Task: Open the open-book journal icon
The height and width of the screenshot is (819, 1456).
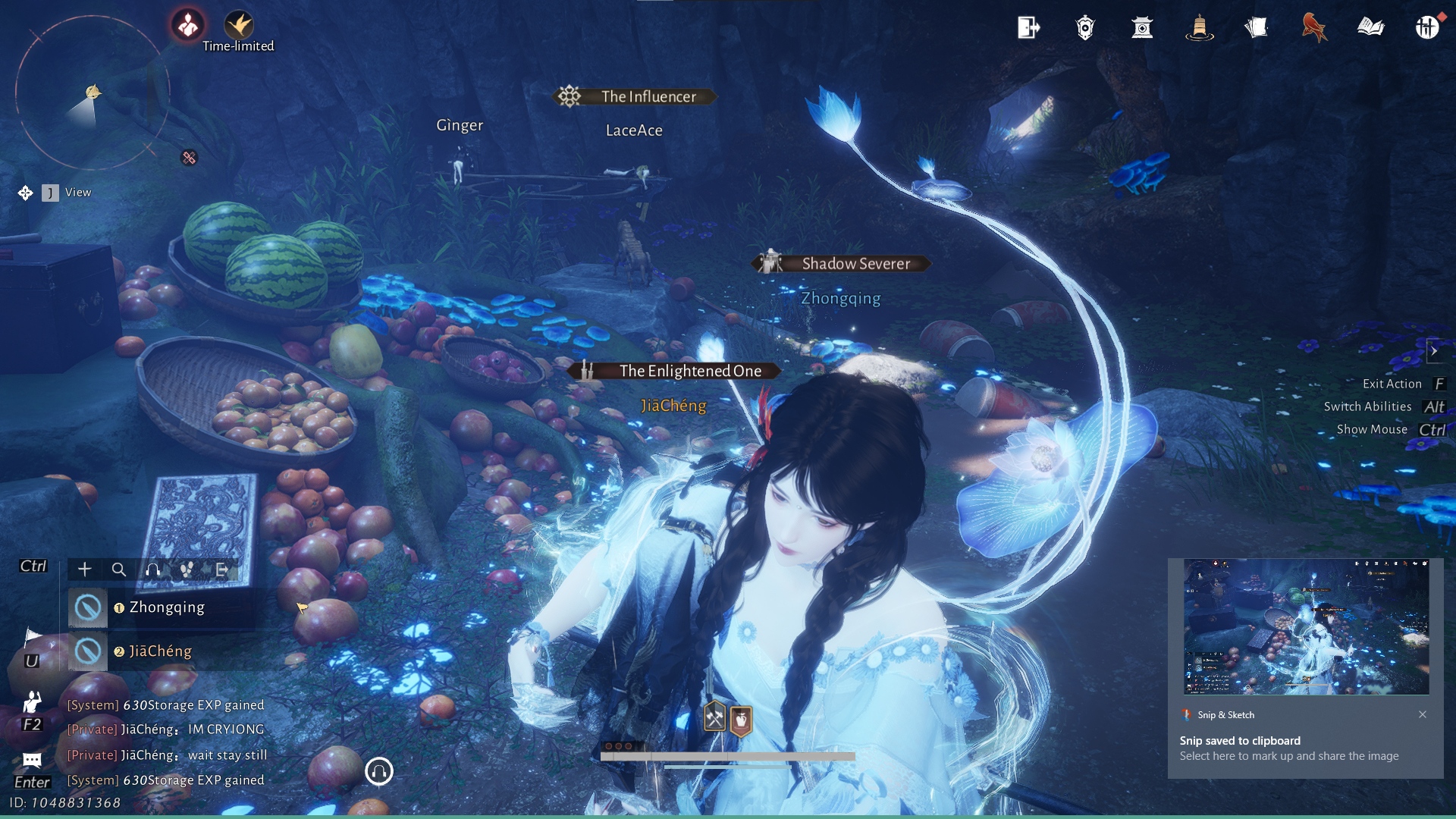Action: click(1370, 28)
